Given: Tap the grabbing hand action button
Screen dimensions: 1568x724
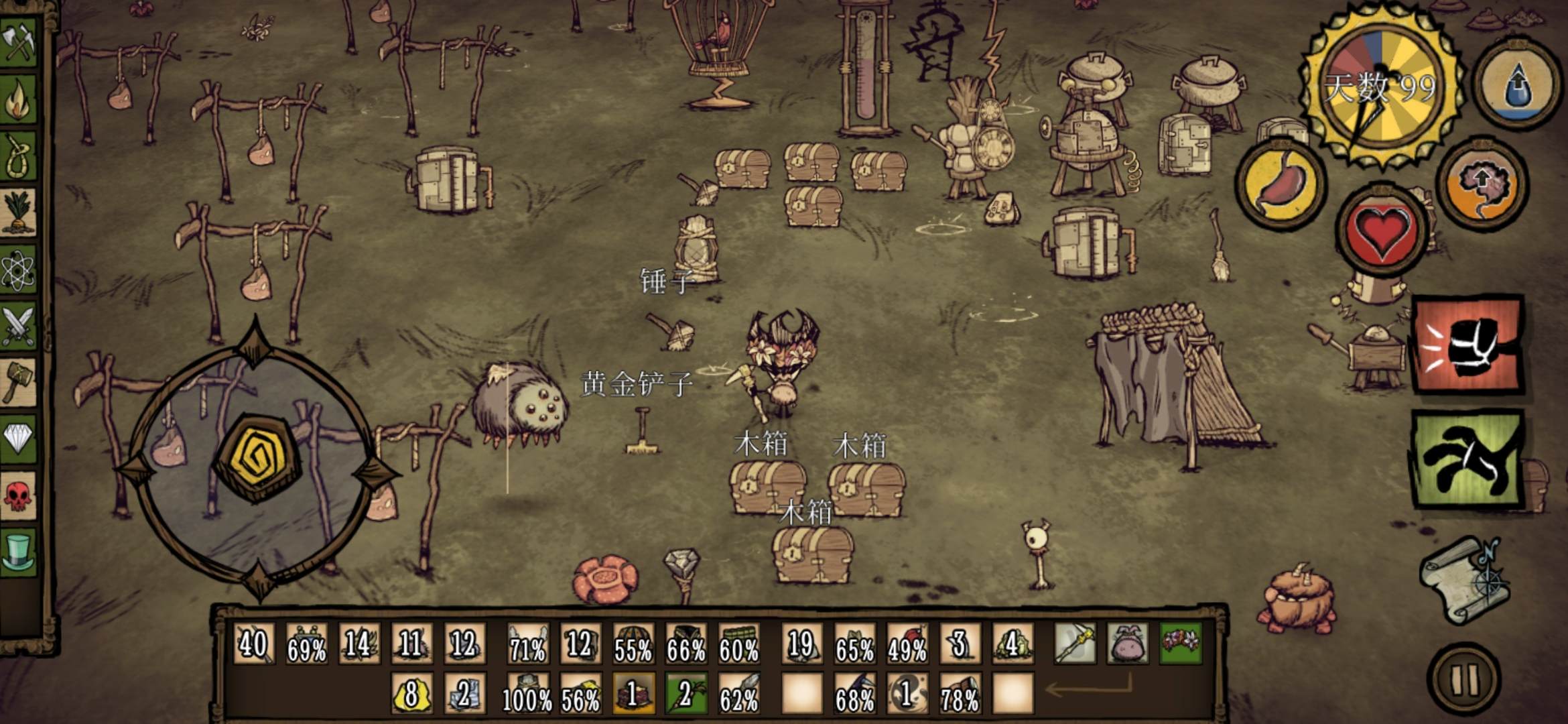Looking at the screenshot, I should [1467, 460].
